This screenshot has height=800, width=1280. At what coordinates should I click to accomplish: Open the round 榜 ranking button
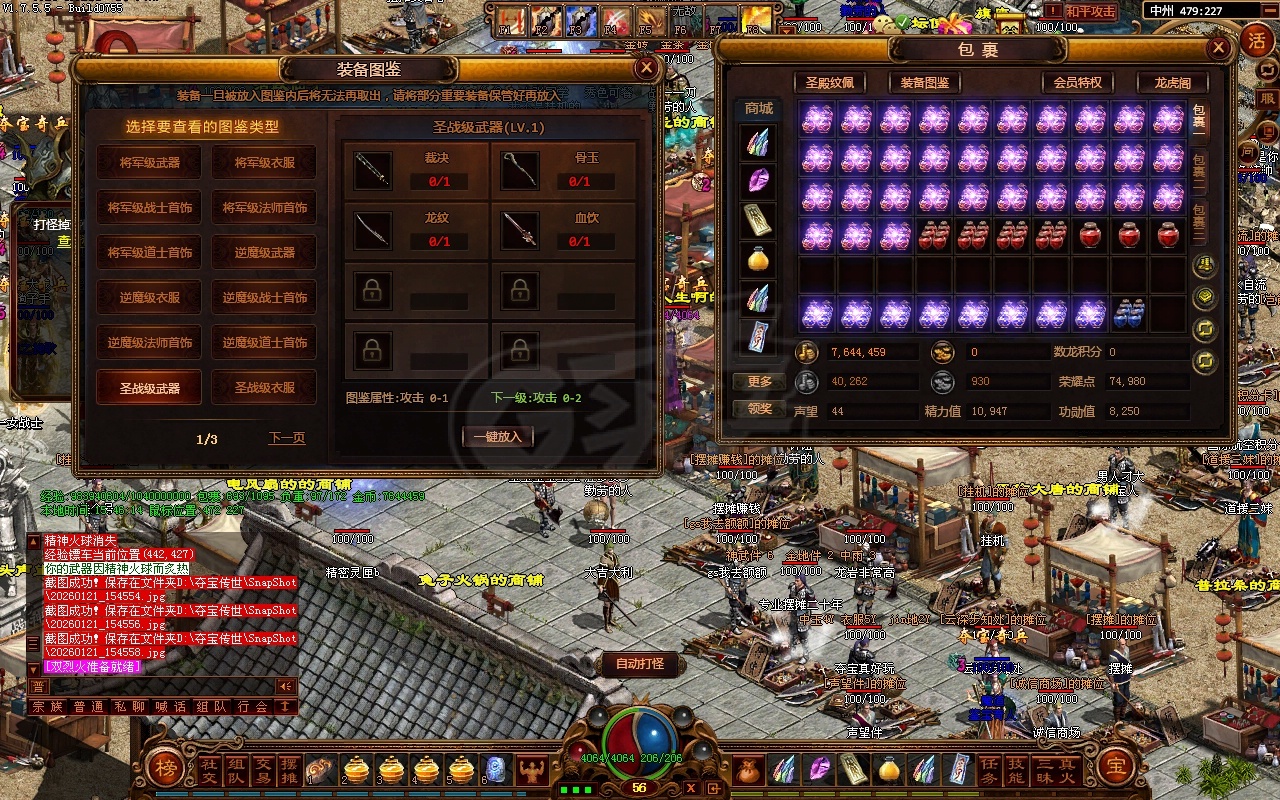pos(164,767)
